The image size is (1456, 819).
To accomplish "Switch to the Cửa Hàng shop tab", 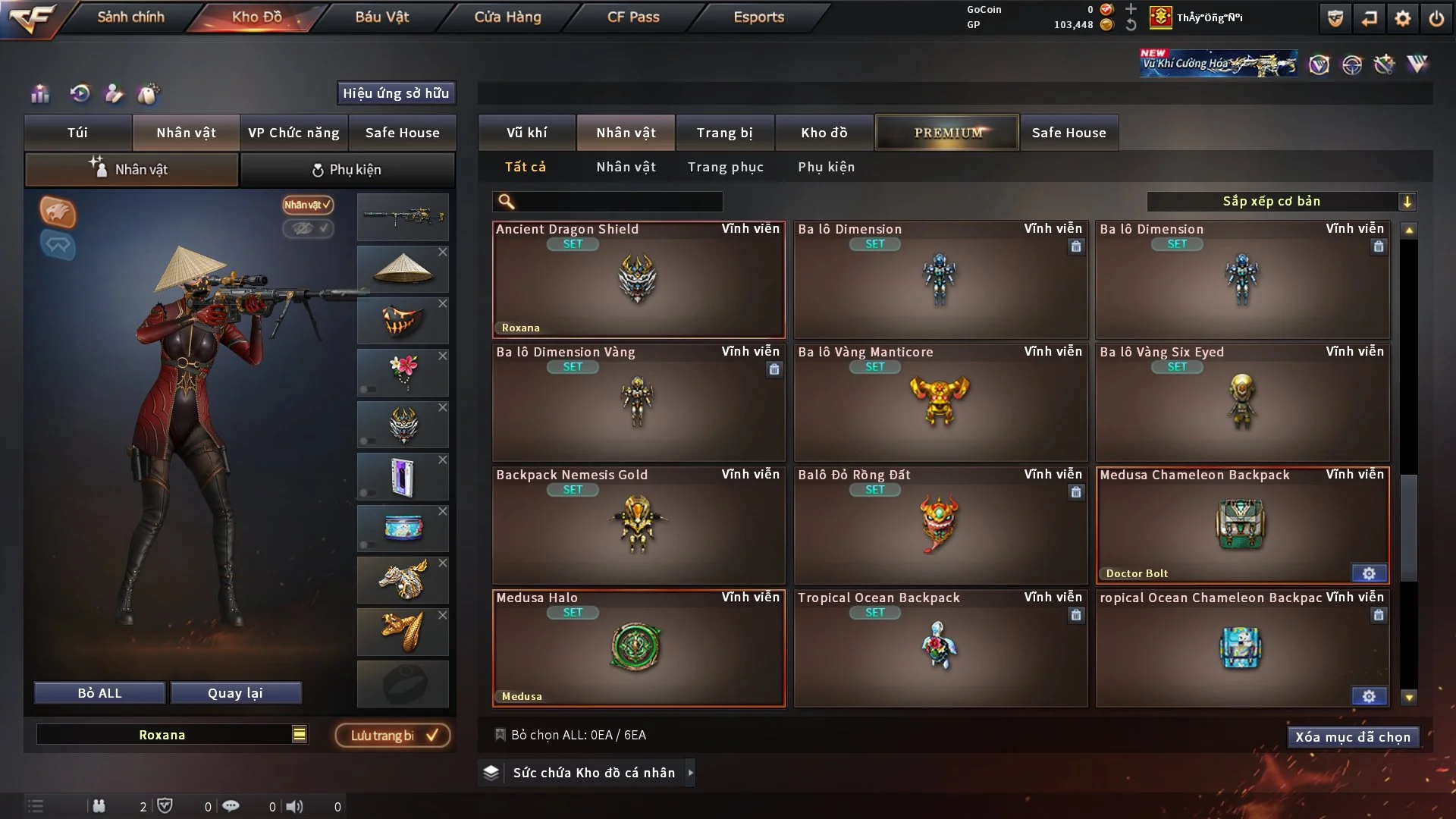I will click(507, 17).
